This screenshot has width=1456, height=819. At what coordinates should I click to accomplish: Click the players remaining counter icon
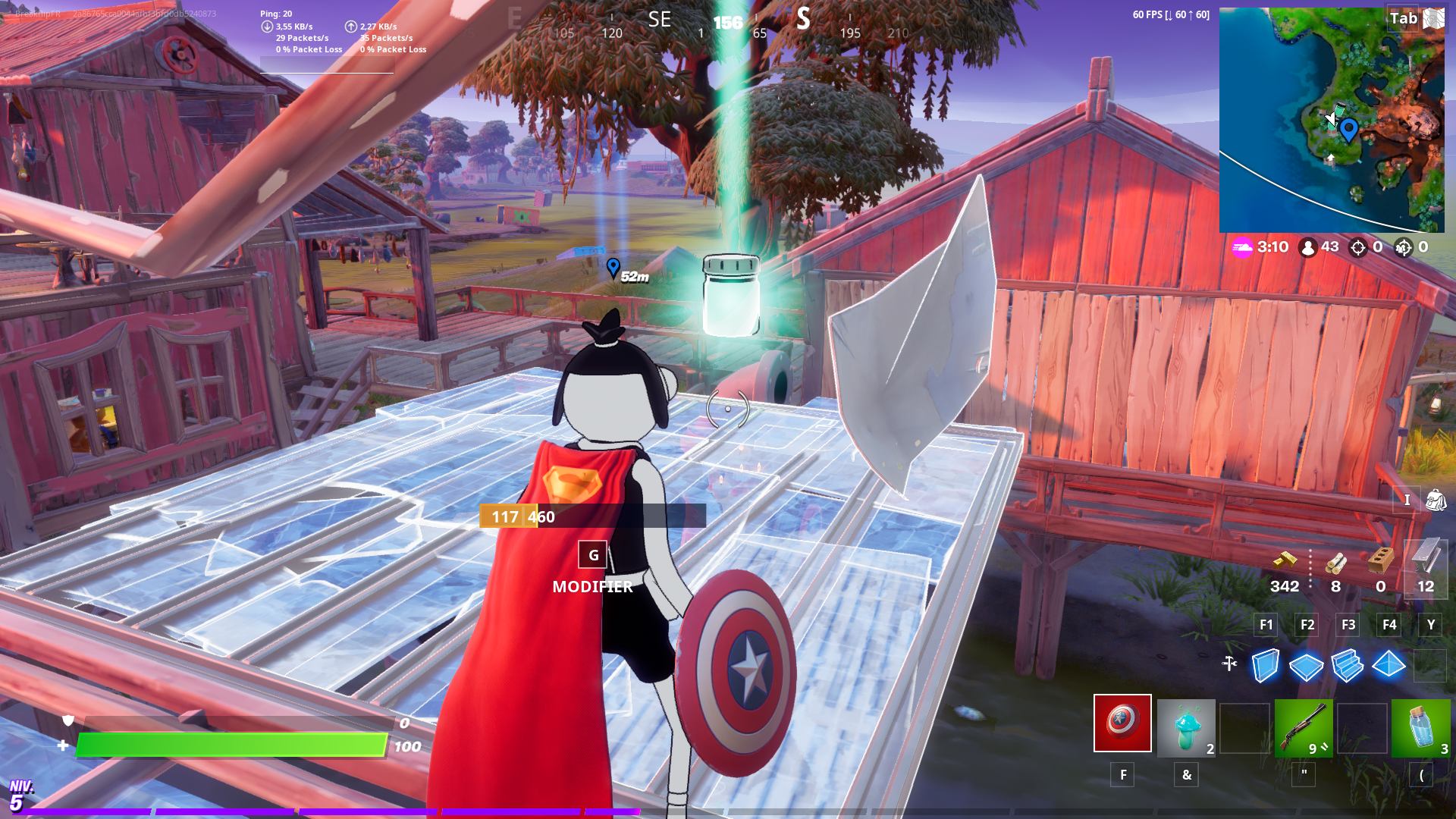coord(1307,246)
